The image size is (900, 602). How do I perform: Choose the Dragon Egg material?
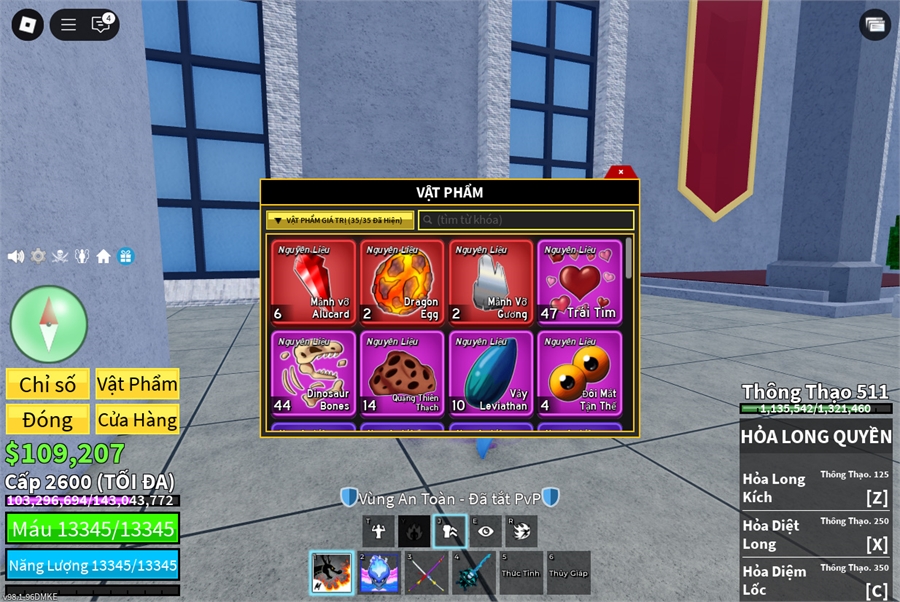pos(401,282)
